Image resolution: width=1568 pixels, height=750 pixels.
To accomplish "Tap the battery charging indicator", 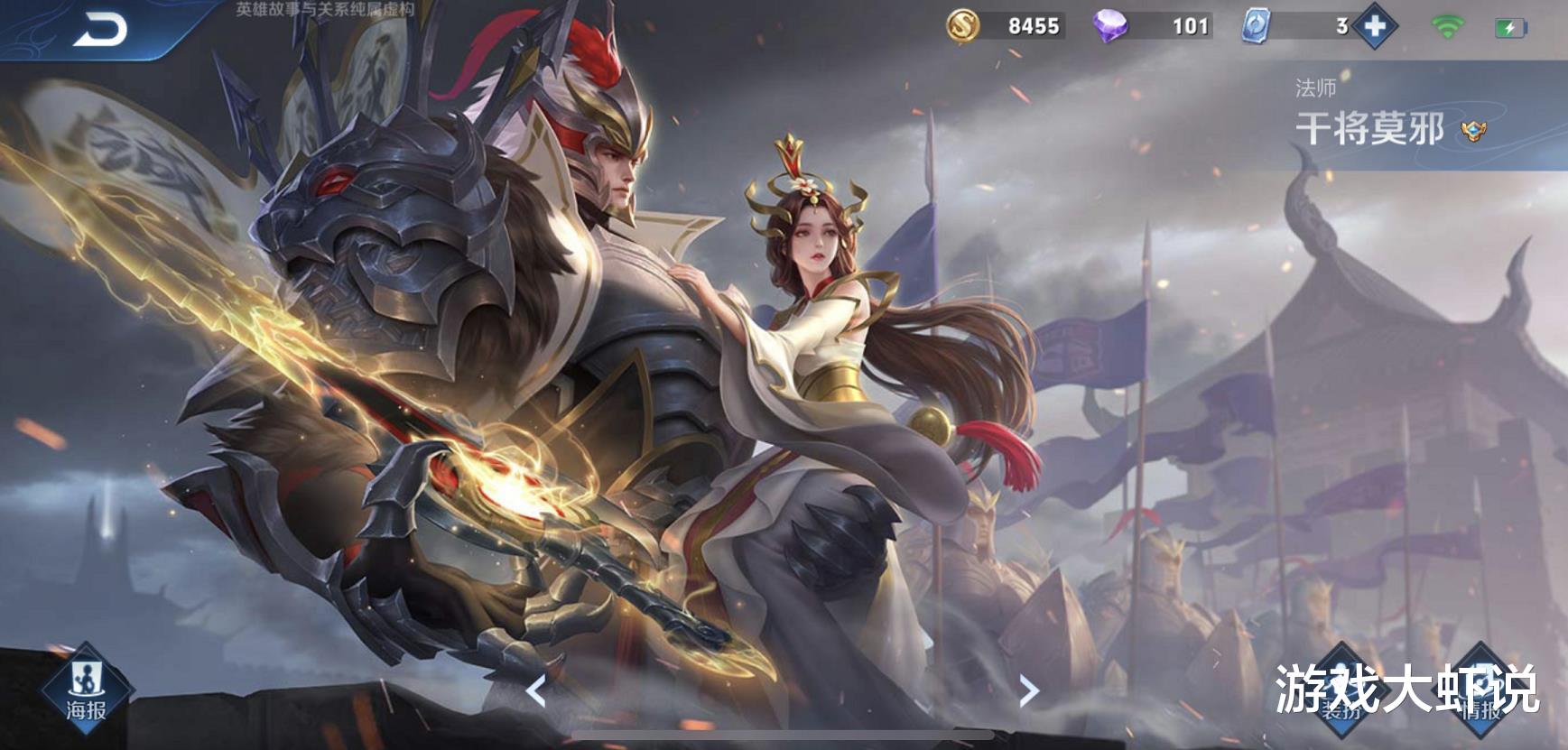I will click(1513, 26).
